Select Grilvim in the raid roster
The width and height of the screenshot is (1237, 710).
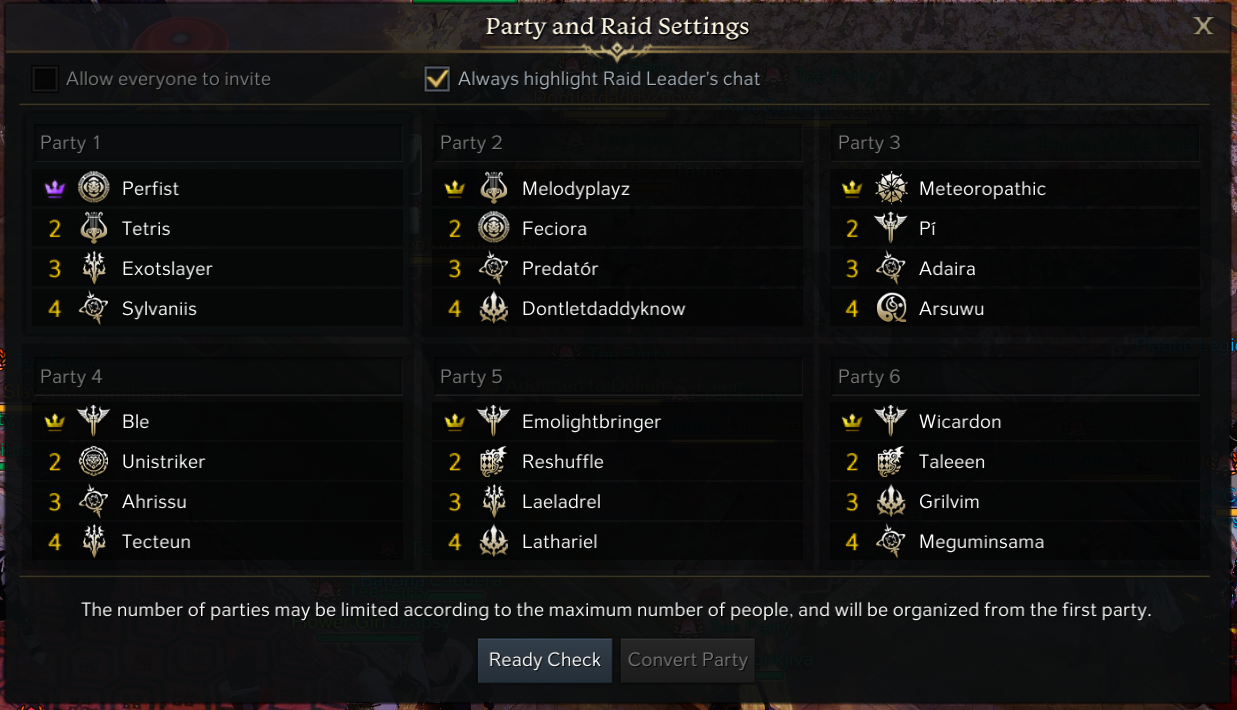click(949, 502)
